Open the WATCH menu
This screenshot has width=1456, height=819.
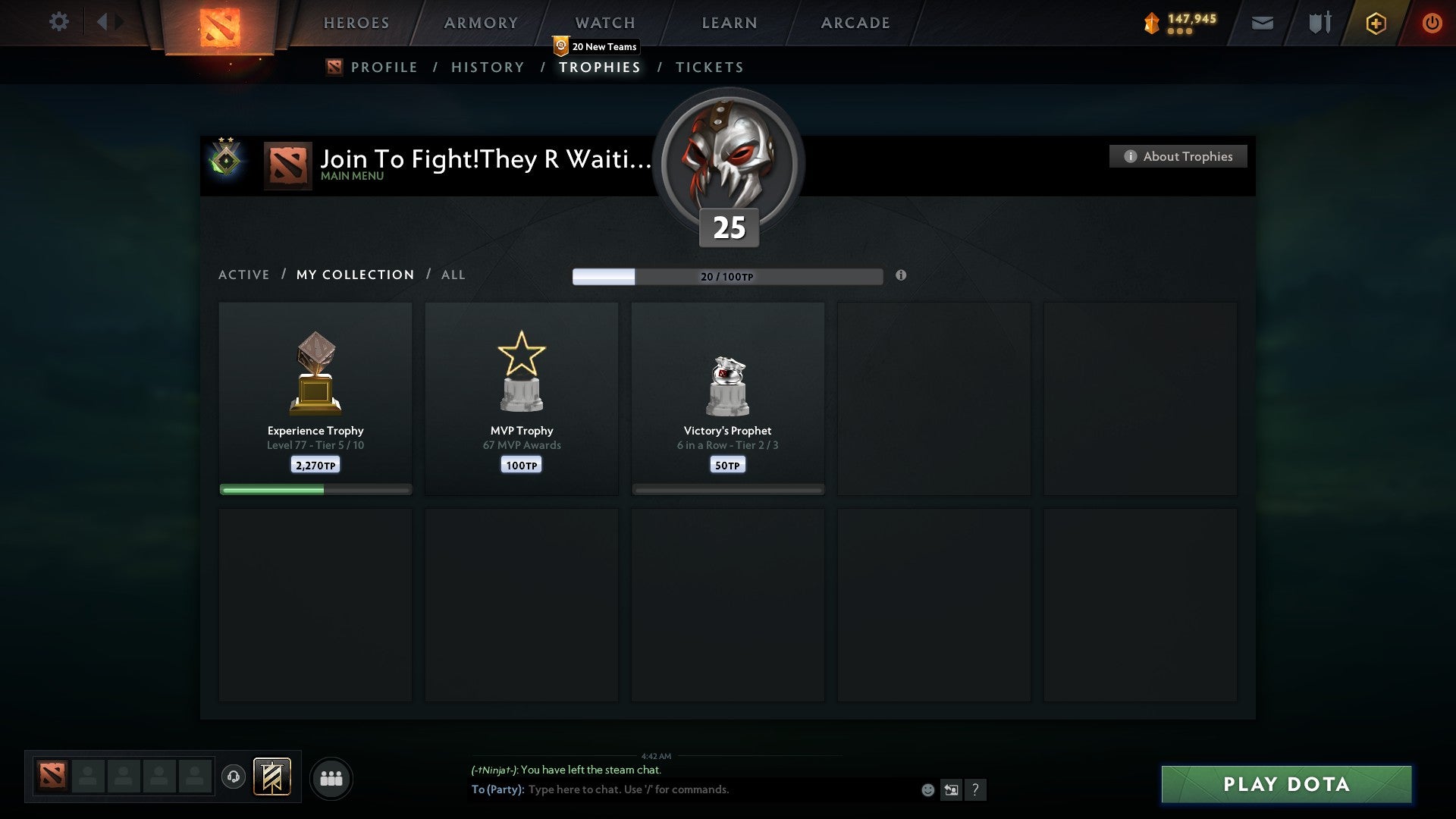click(604, 23)
